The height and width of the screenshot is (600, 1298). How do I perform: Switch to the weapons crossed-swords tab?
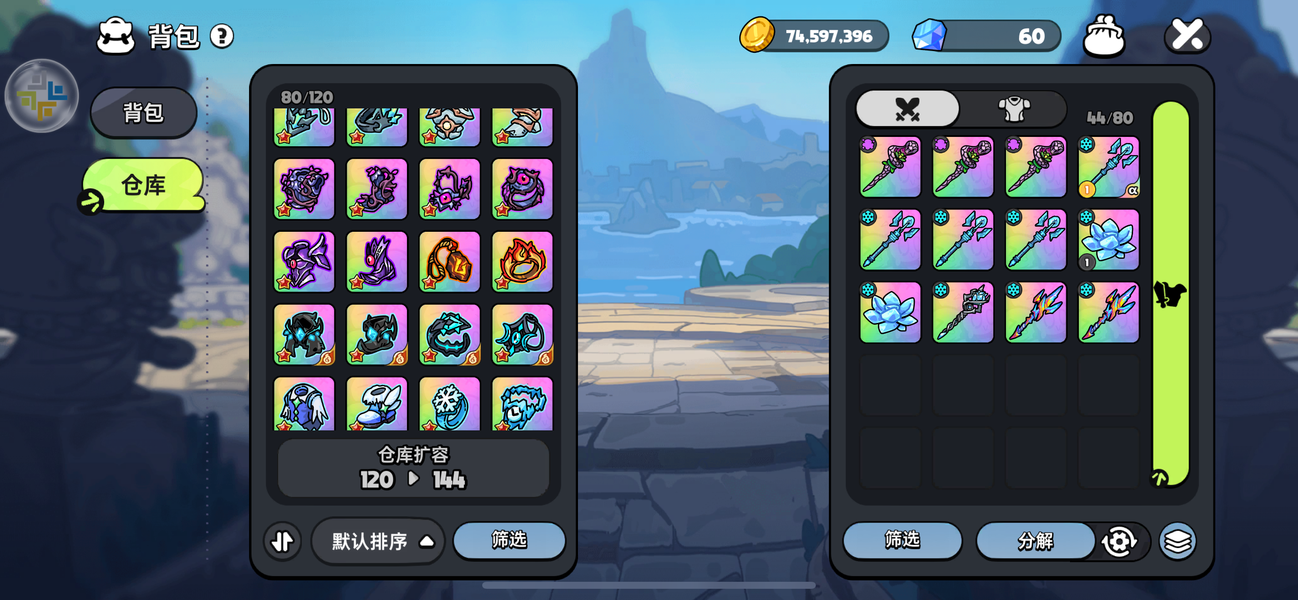(x=907, y=109)
